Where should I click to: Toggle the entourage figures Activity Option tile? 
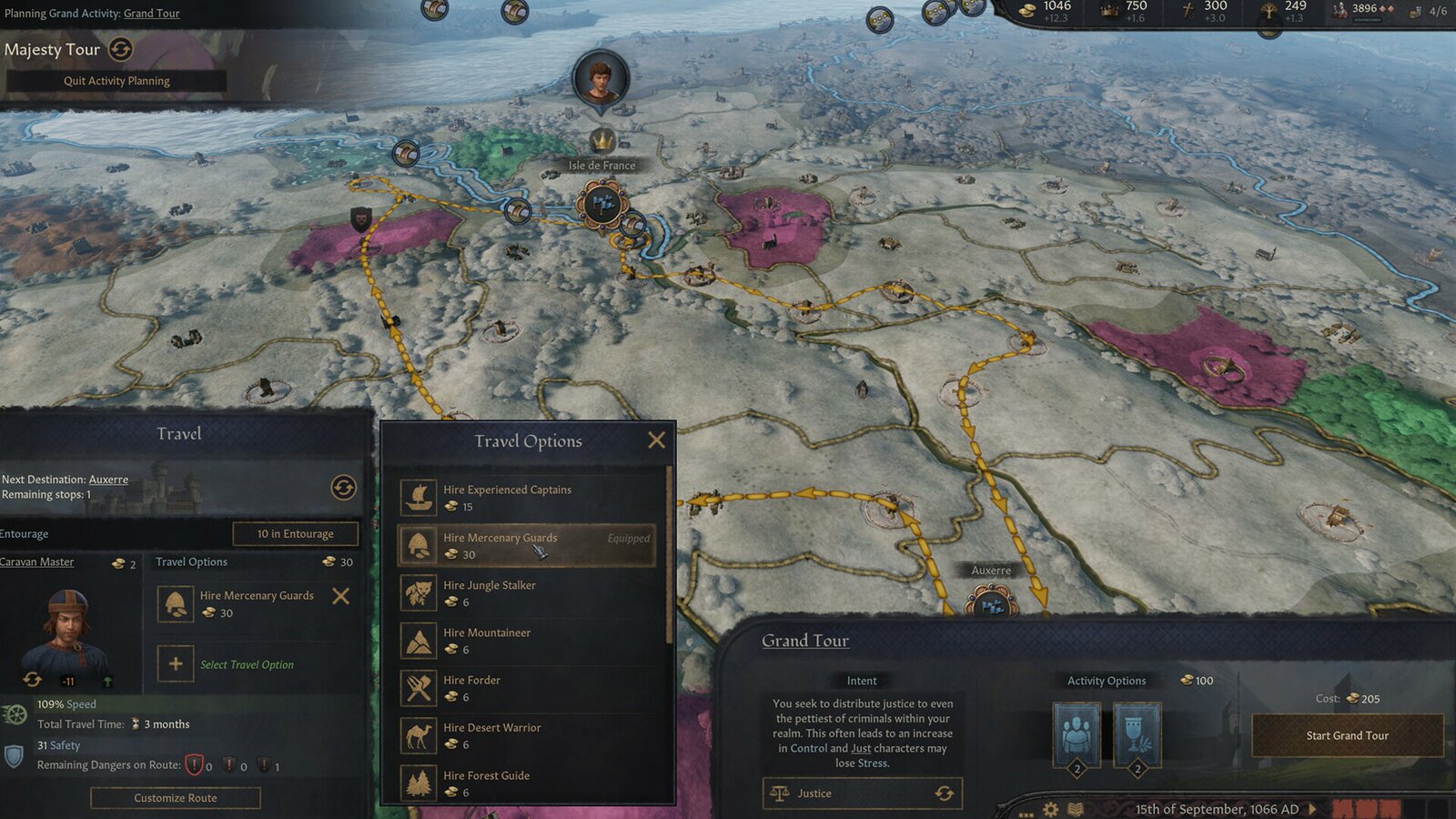[x=1078, y=731]
